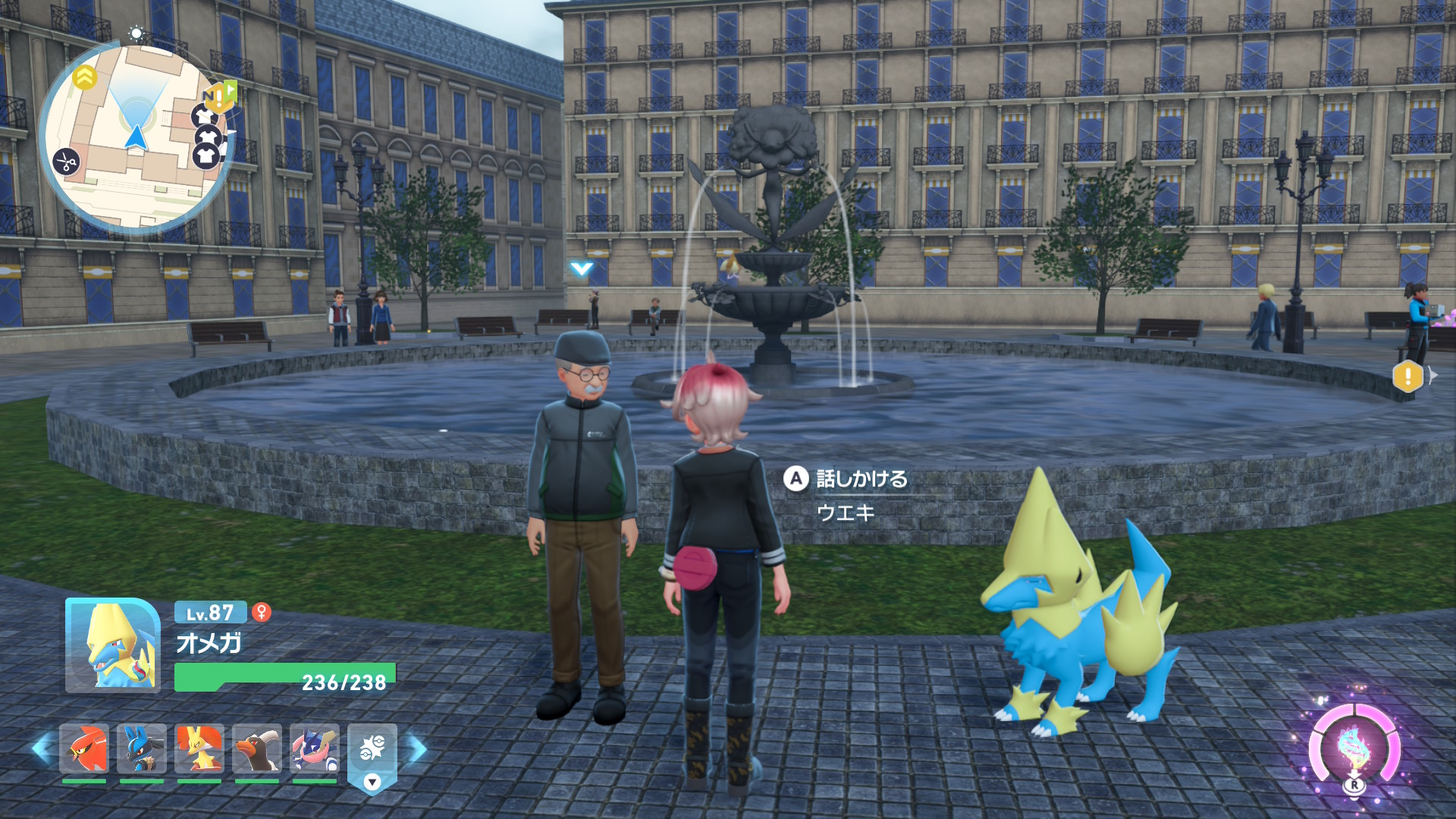
Task: Click the right arrow beside party bar
Action: 418,749
